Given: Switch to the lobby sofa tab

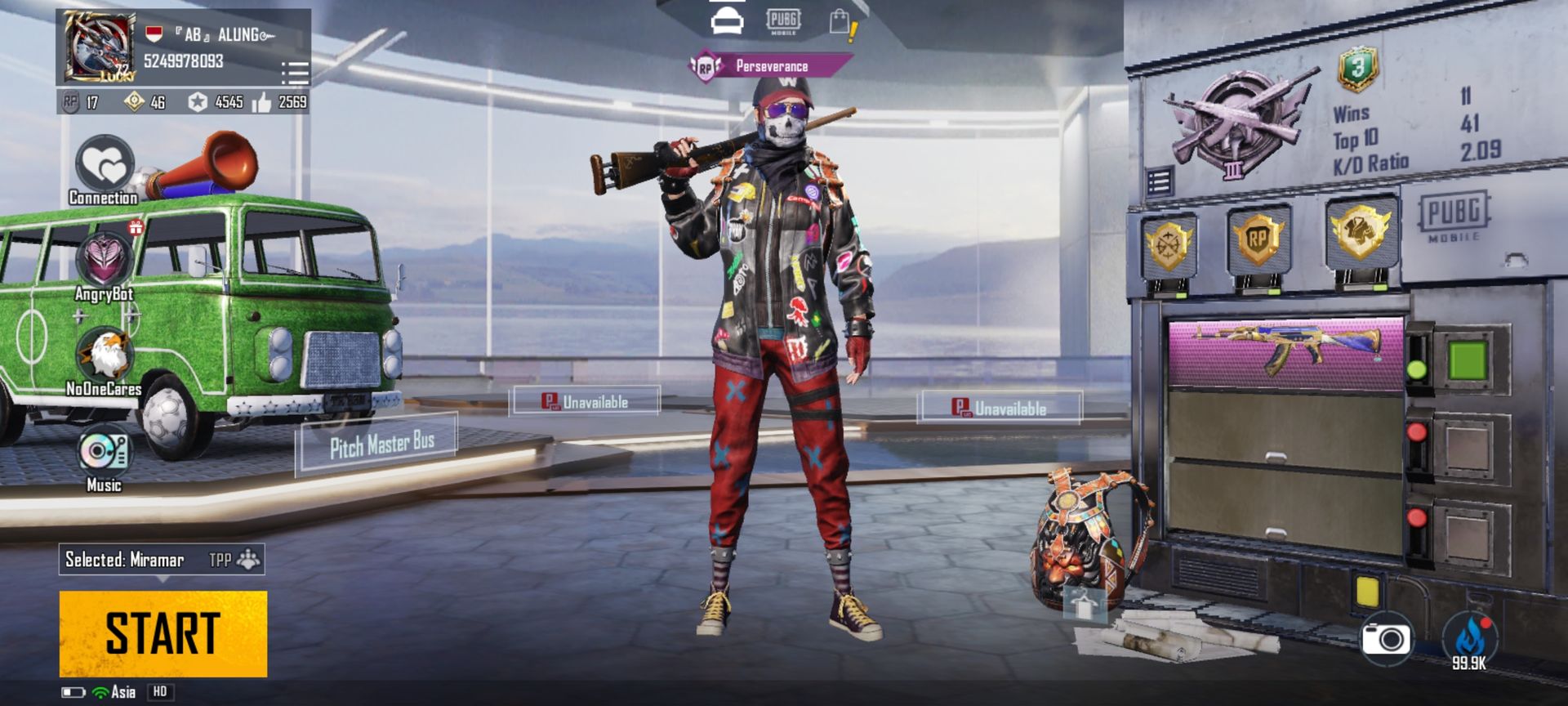Looking at the screenshot, I should click(726, 21).
